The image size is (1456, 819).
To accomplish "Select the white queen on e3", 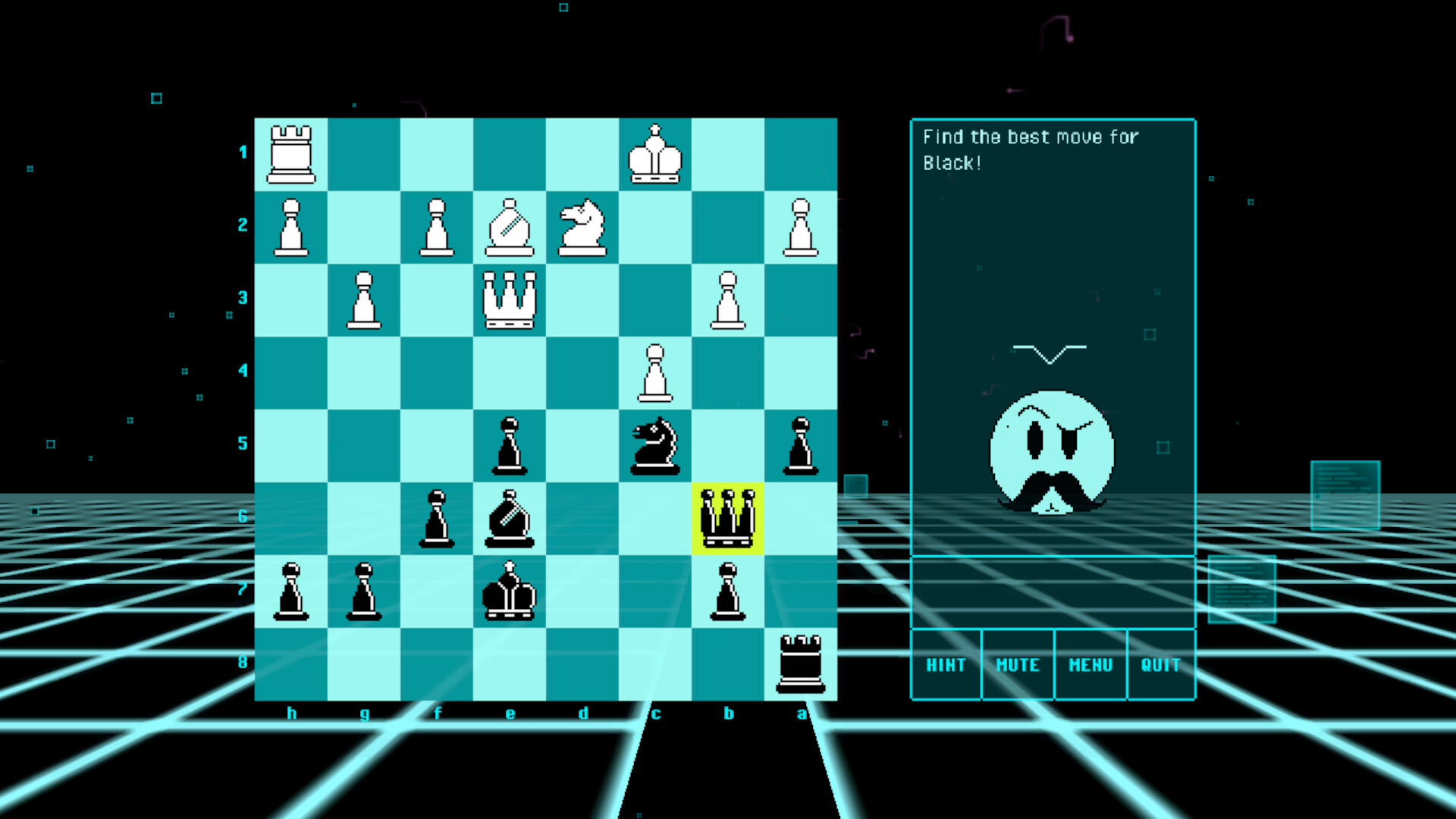I will tap(510, 298).
